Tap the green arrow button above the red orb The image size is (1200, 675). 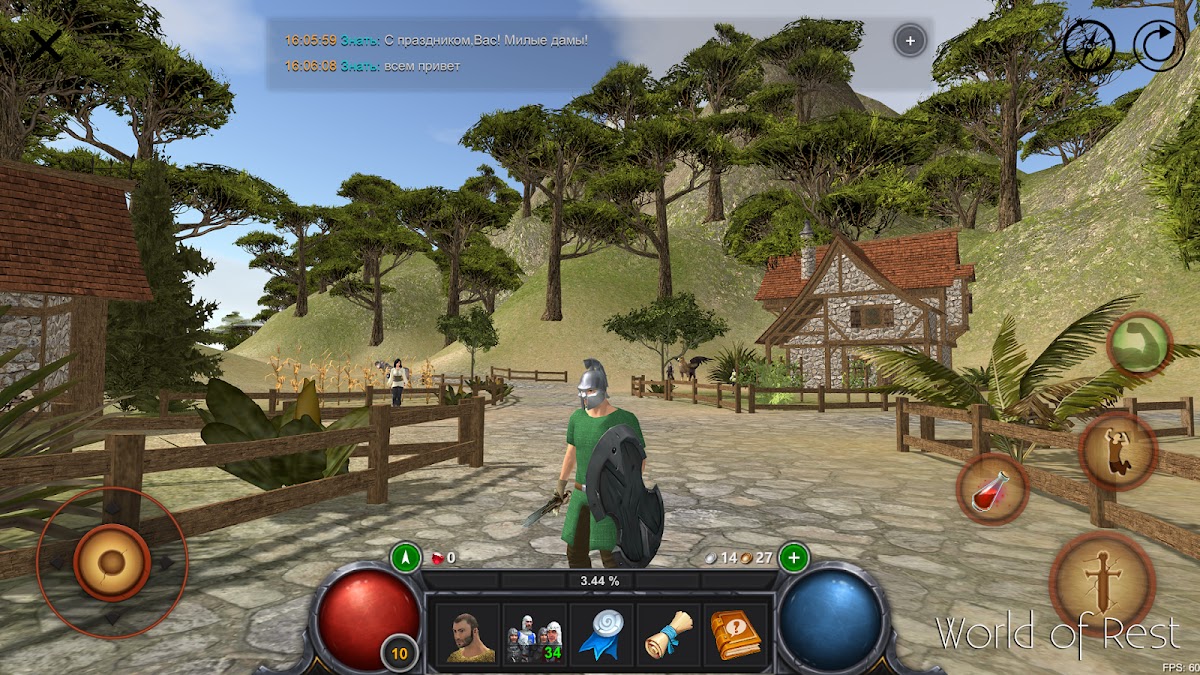coord(405,558)
